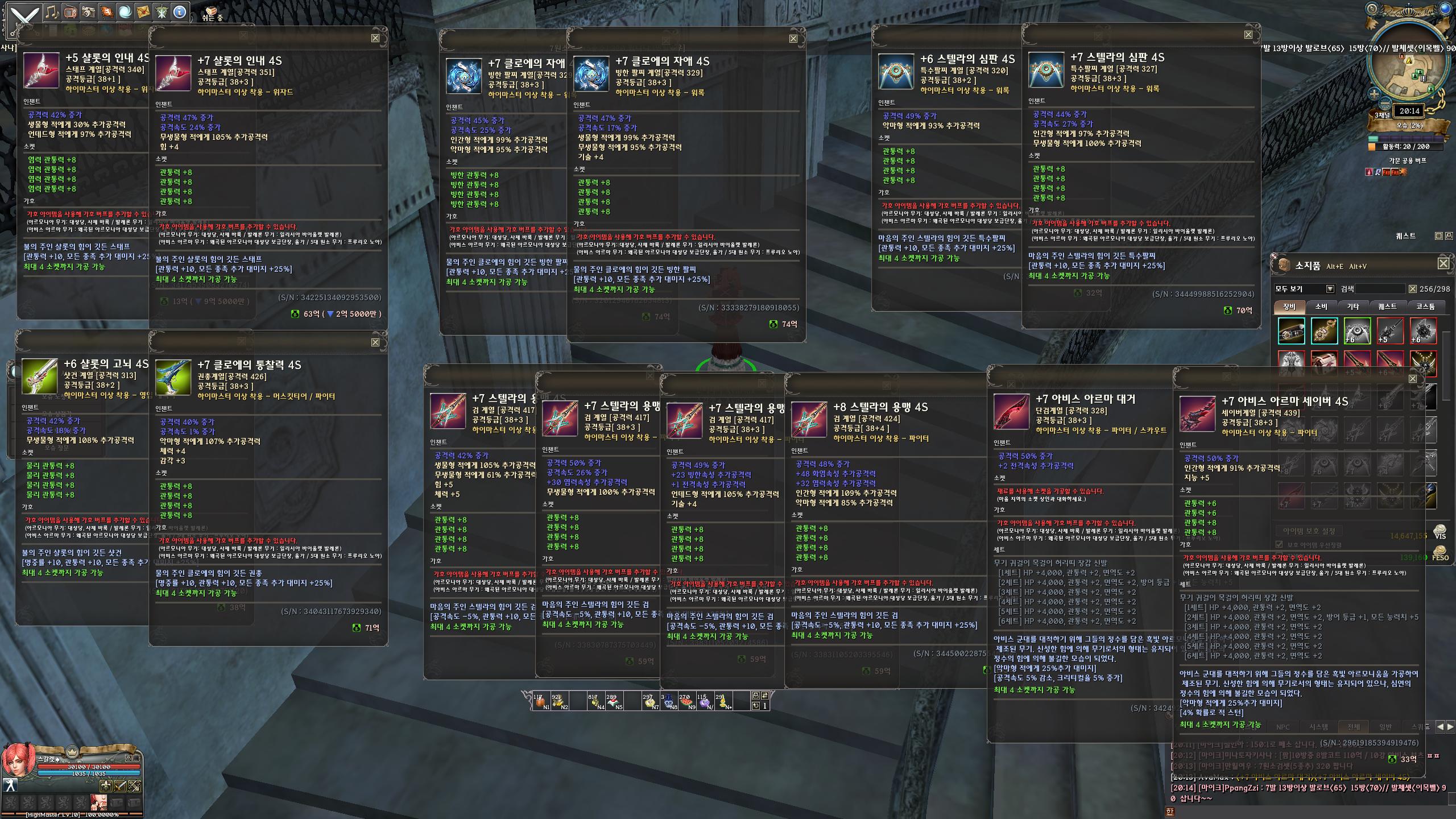The height and width of the screenshot is (819, 1456).
Task: Open the 기타 inventory tab
Action: point(1352,307)
